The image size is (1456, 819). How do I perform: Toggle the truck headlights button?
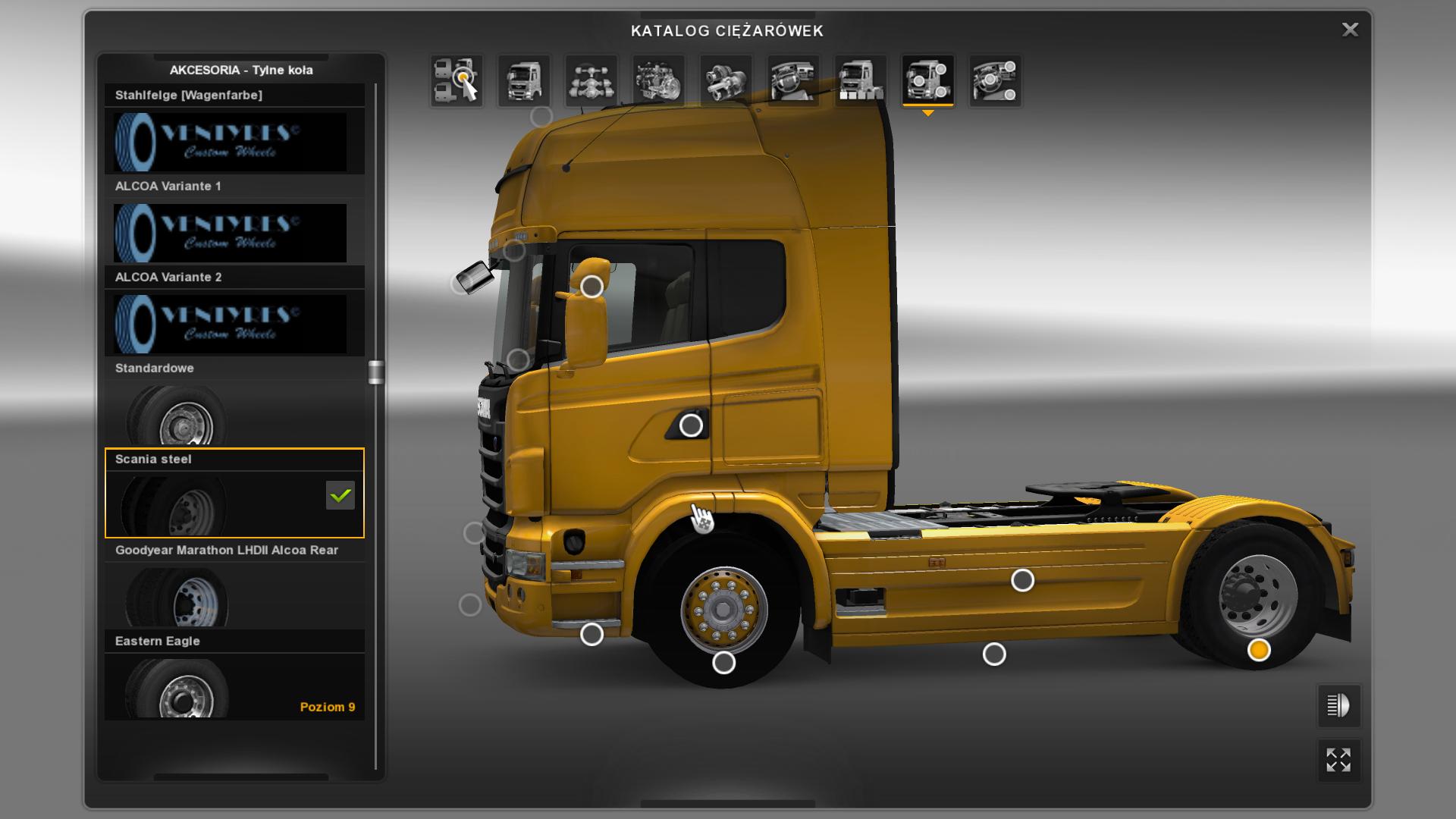click(1338, 706)
